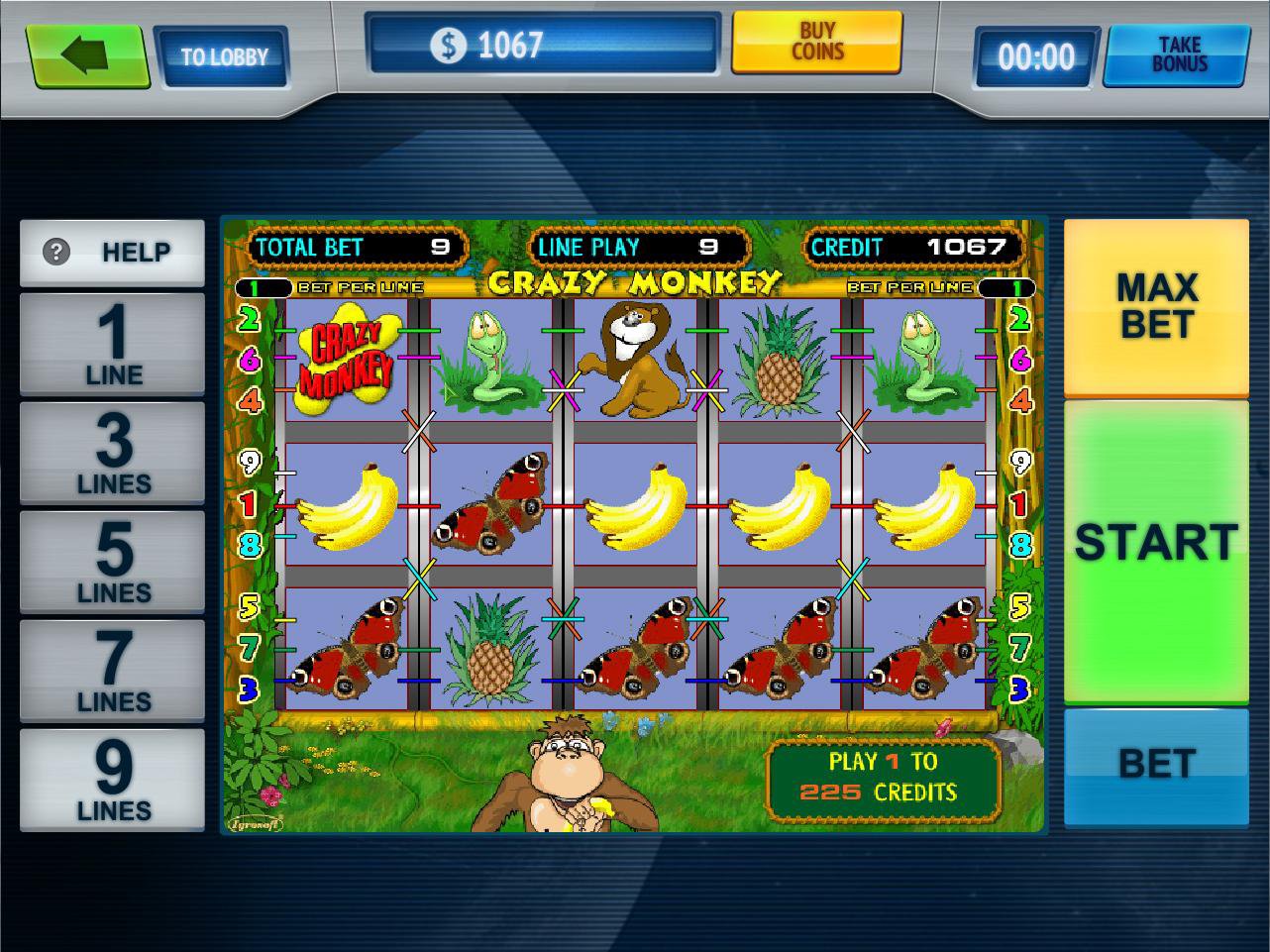Click the pineapple symbol in the top row
This screenshot has width=1270, height=952.
pyautogui.click(x=779, y=359)
